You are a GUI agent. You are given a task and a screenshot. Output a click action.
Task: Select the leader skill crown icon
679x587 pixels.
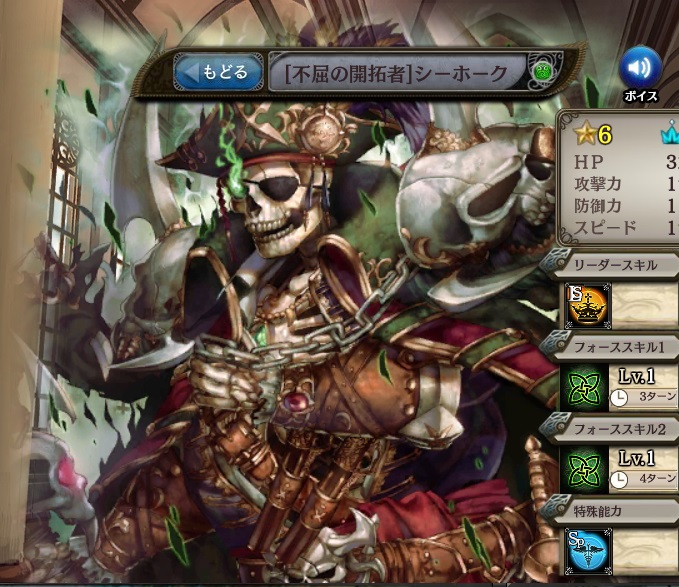(583, 304)
